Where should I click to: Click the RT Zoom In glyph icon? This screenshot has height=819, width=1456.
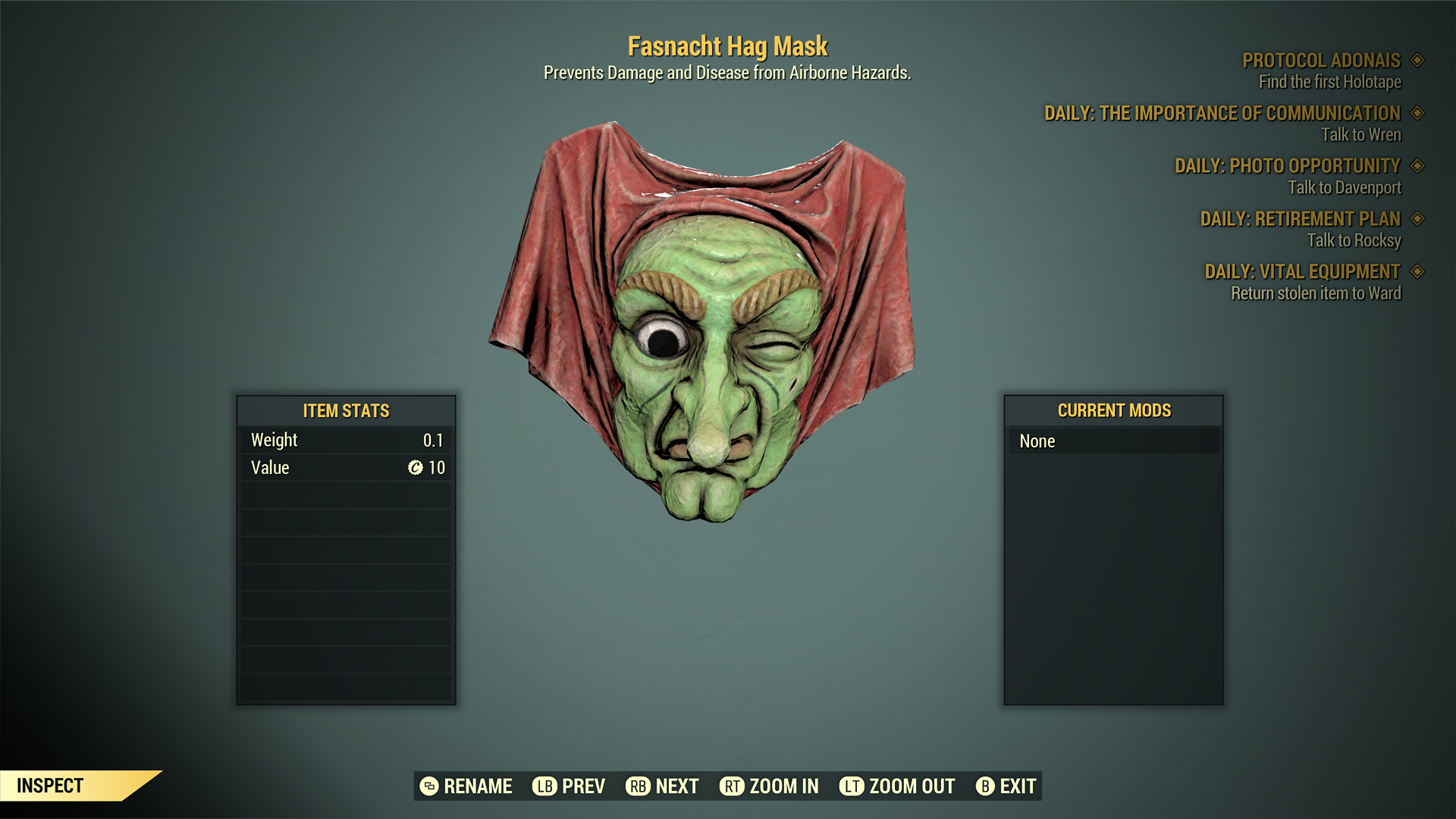tap(733, 786)
